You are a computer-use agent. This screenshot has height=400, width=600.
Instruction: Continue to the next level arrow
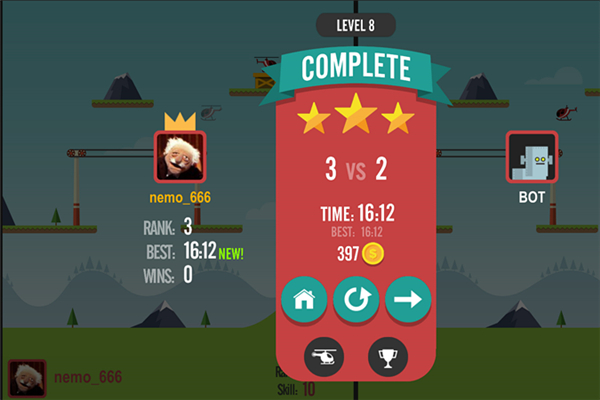point(407,298)
